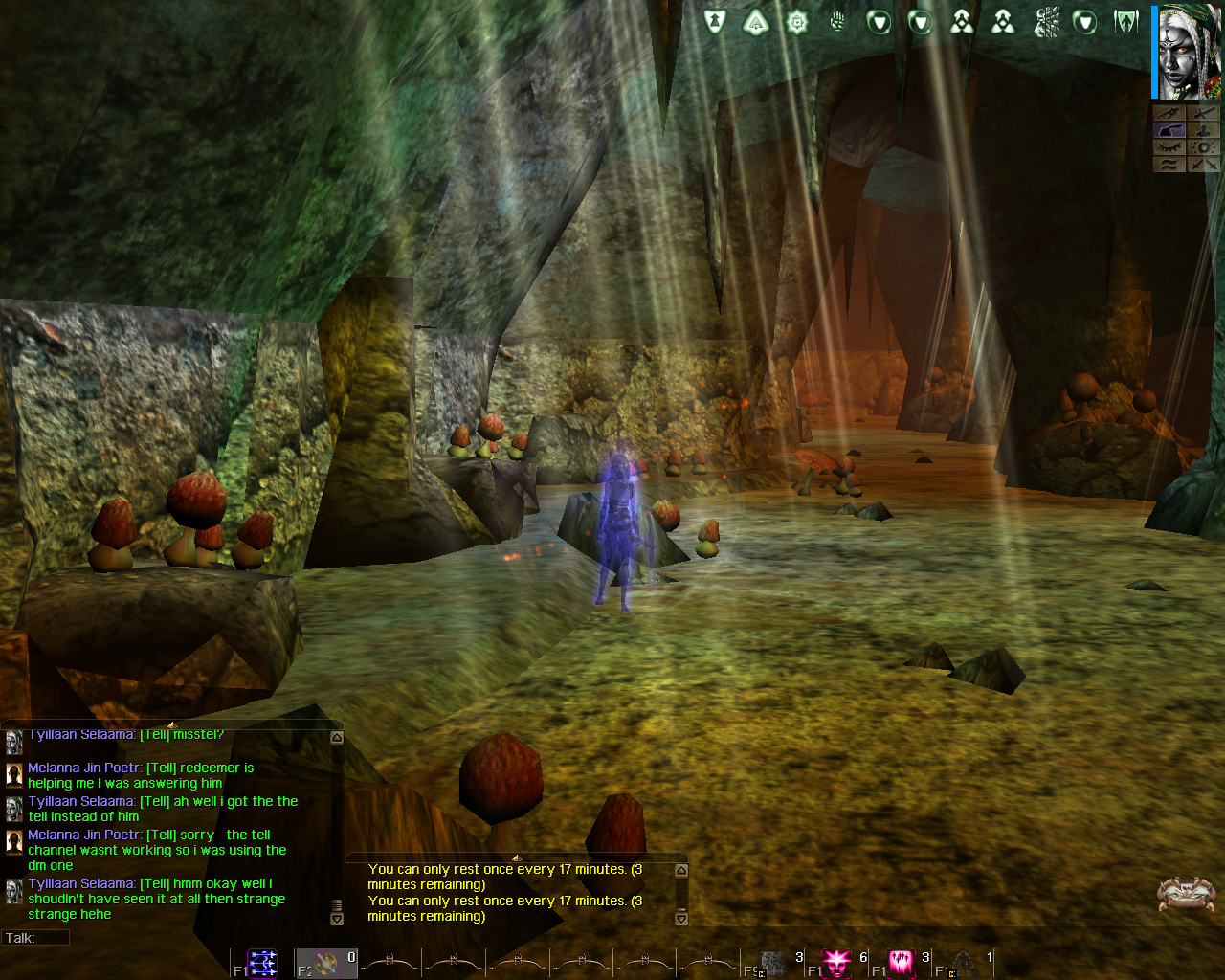Select the dagger examine icon in side panel
1225x980 pixels.
[1169, 113]
